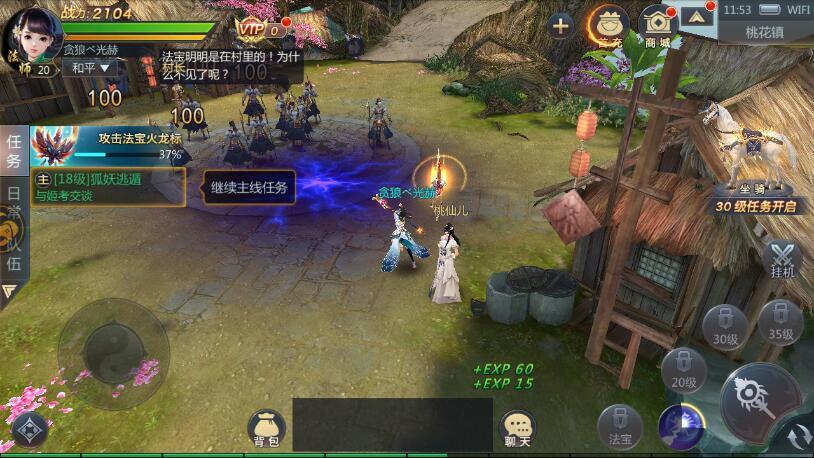Toggle 挂机 auto-battle
Screen dimensions: 814x458
tap(782, 259)
